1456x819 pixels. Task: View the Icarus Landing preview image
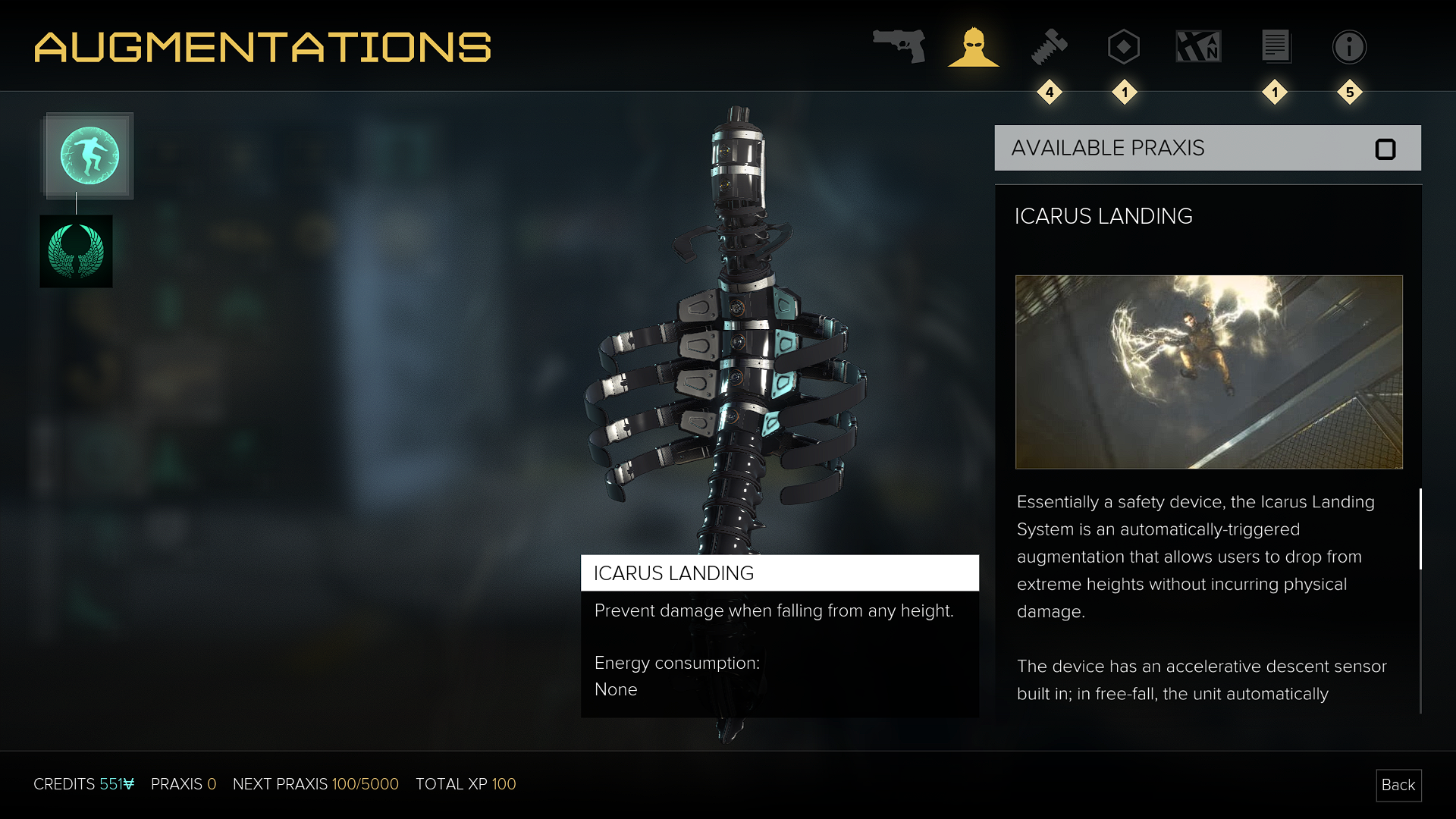(1209, 372)
